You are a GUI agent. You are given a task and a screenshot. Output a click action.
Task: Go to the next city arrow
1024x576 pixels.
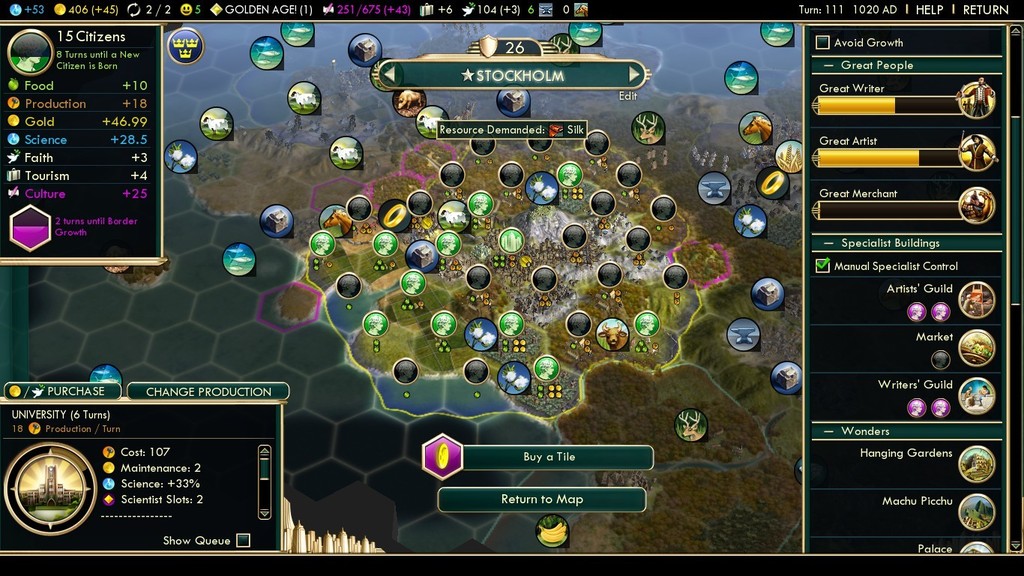[x=634, y=74]
